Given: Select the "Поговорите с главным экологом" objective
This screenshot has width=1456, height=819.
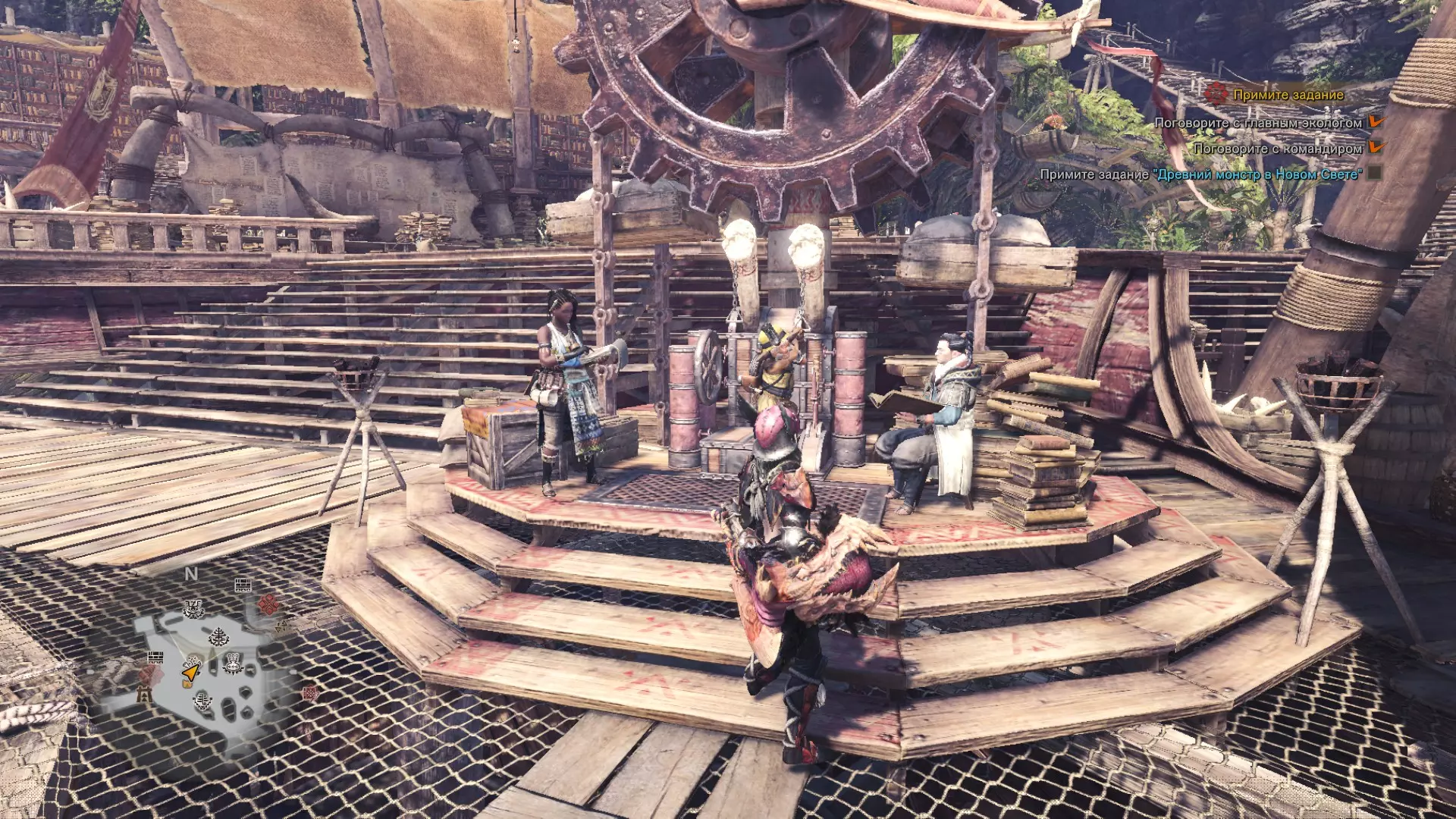Looking at the screenshot, I should click(x=1257, y=123).
